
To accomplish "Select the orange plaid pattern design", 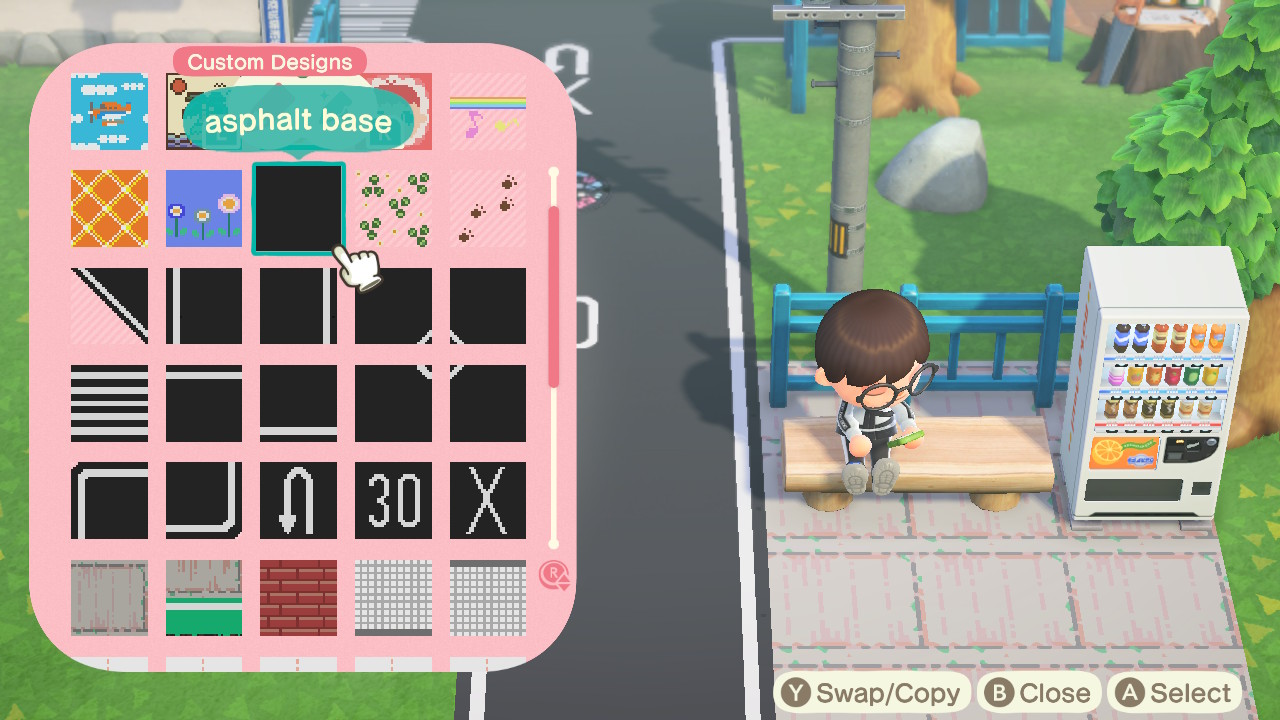I will coord(108,209).
